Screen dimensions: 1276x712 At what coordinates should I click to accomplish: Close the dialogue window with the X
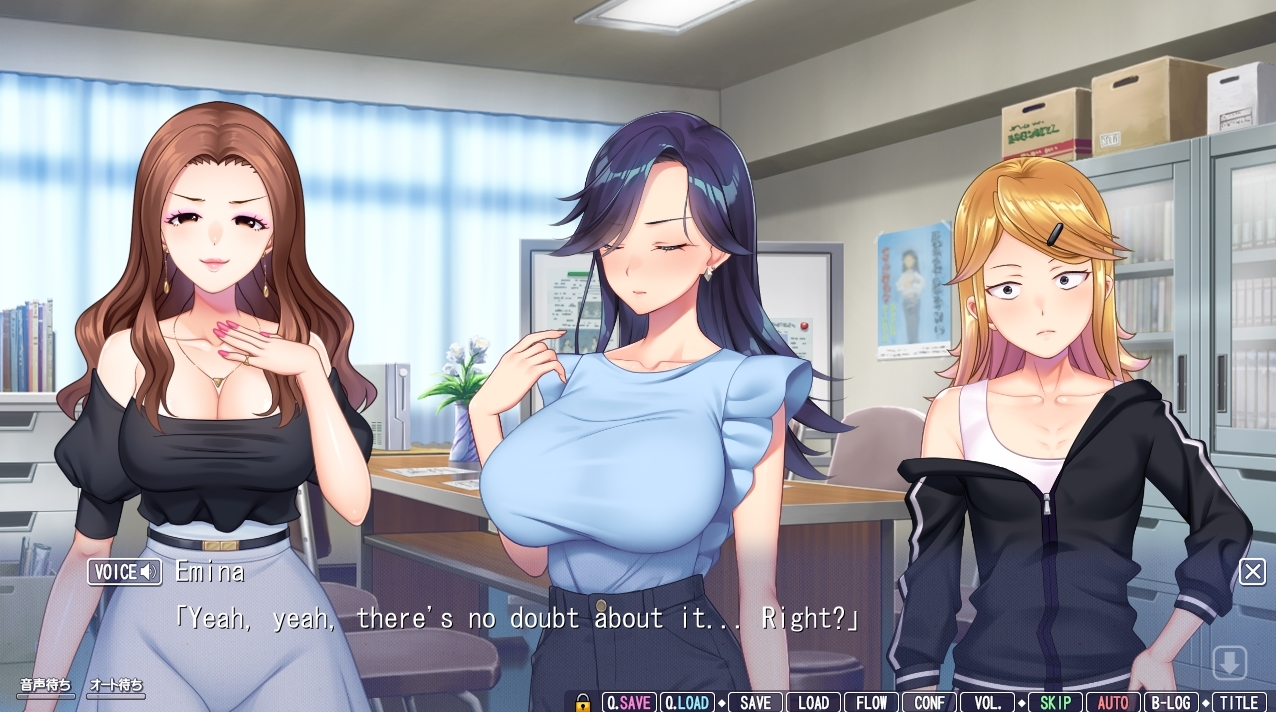(x=1252, y=571)
